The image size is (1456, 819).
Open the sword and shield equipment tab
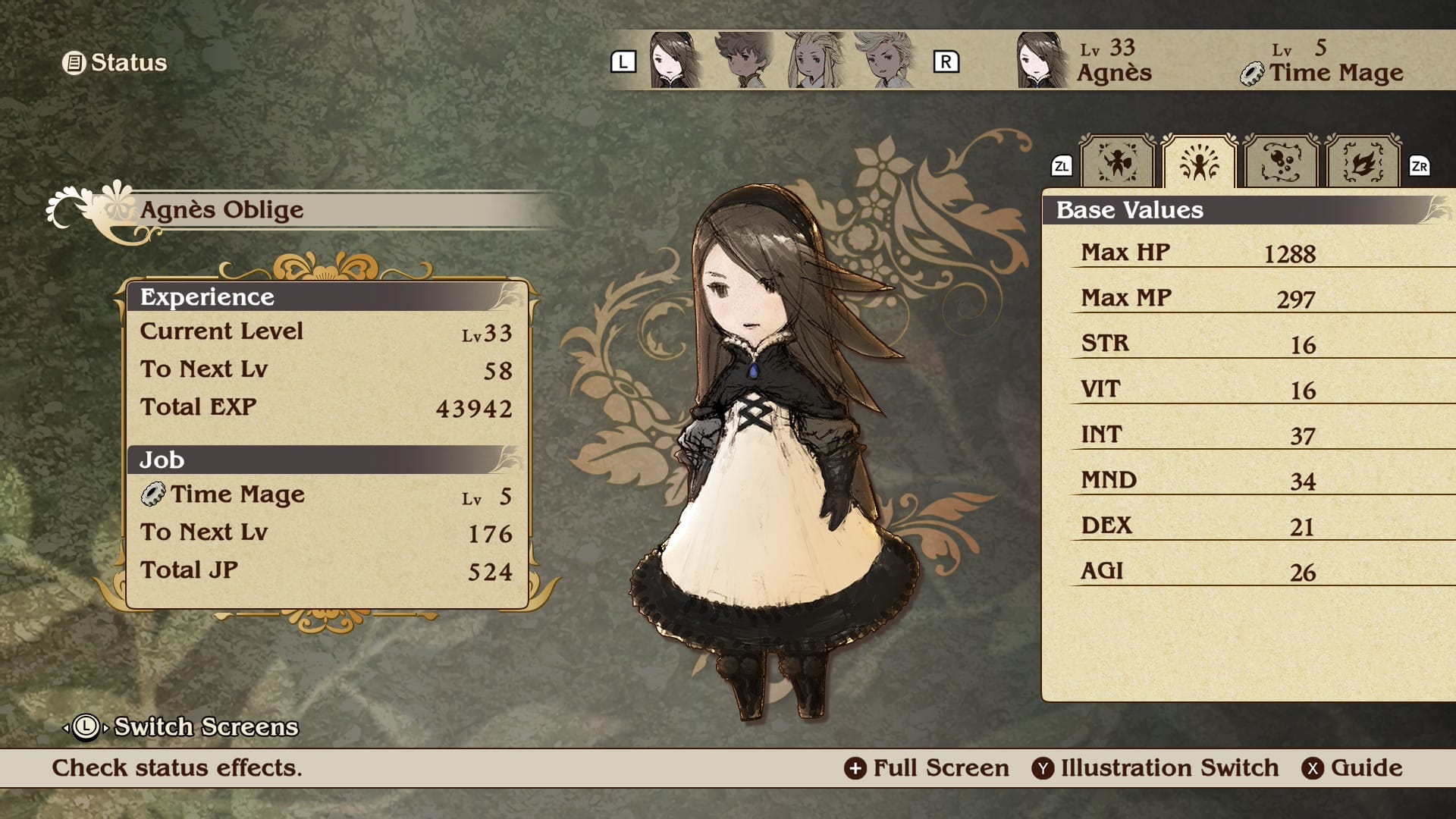pyautogui.click(x=1116, y=162)
